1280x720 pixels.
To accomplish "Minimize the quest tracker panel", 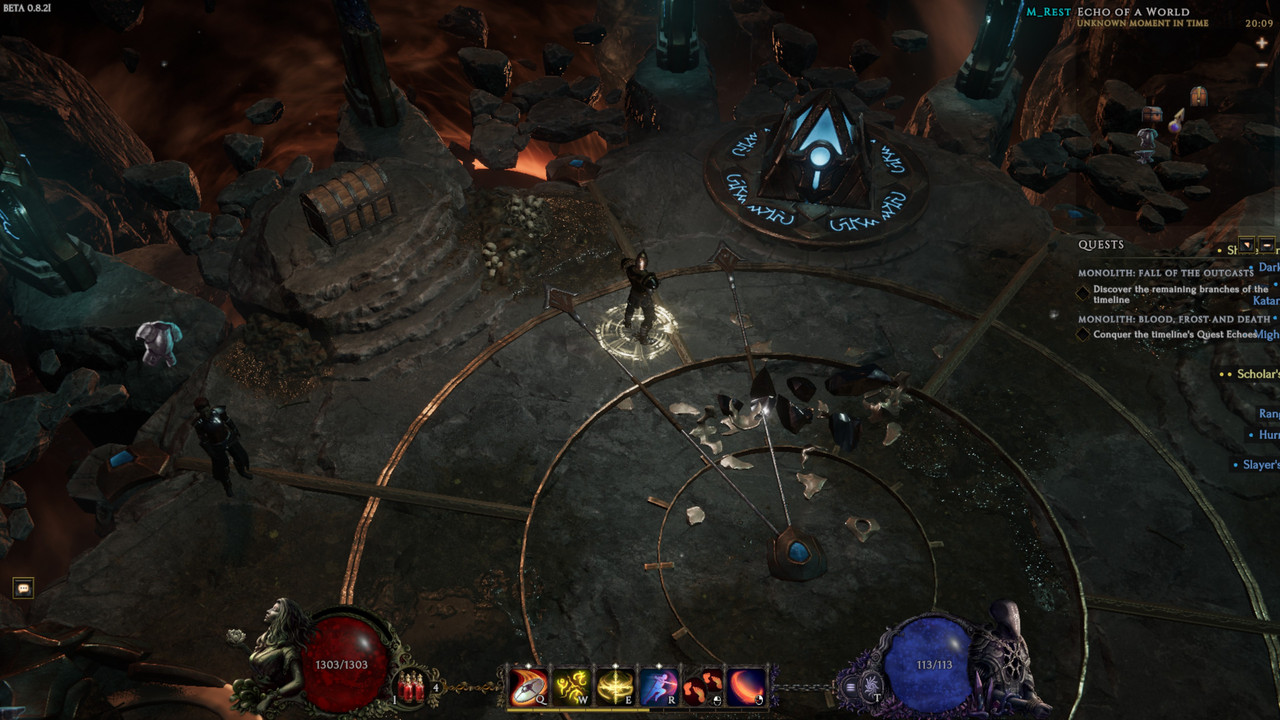I will click(1267, 245).
